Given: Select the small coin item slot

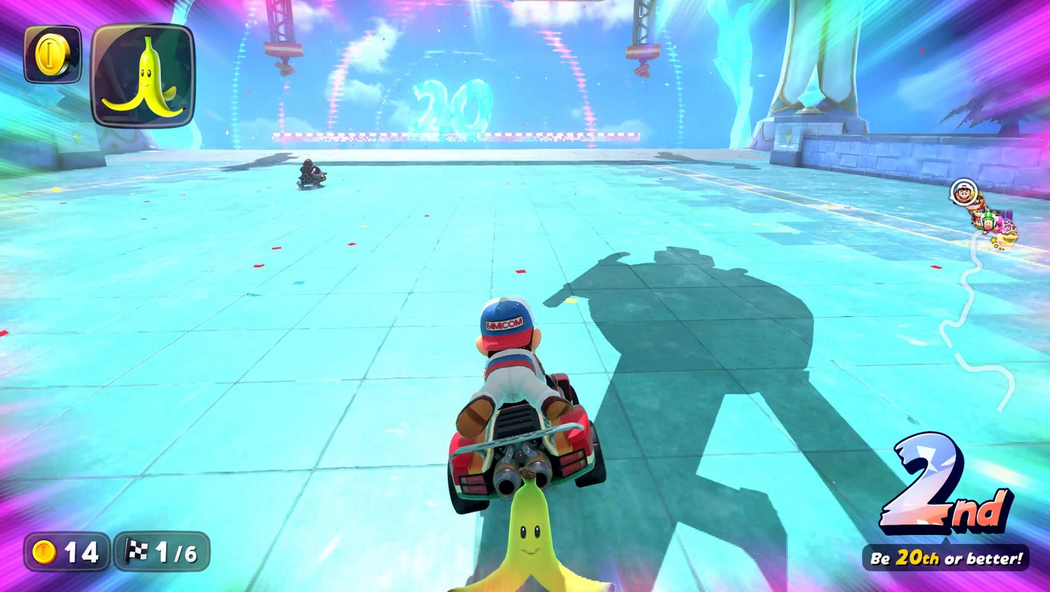Looking at the screenshot, I should coord(52,54).
